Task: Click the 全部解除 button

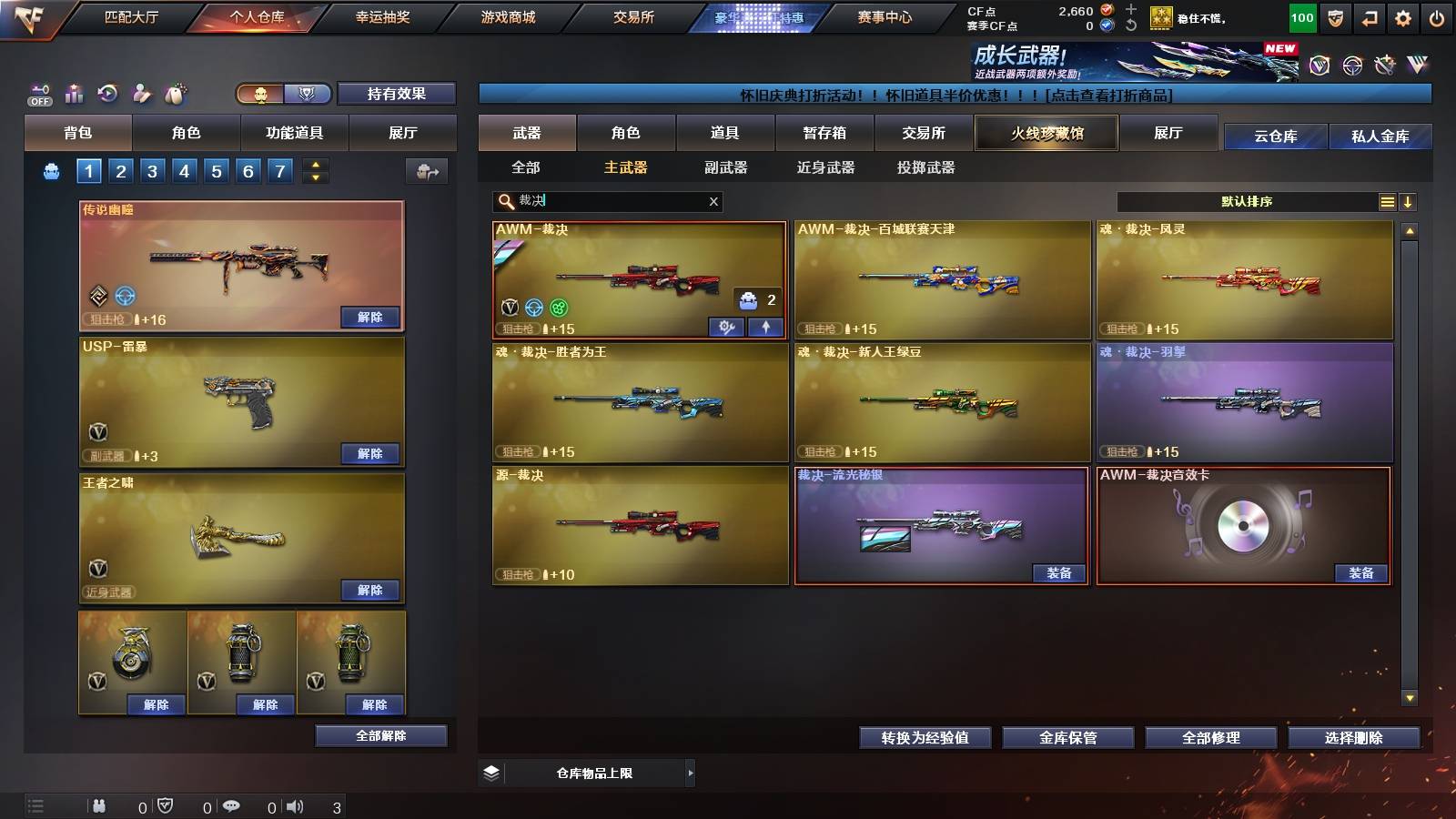Action: click(379, 735)
